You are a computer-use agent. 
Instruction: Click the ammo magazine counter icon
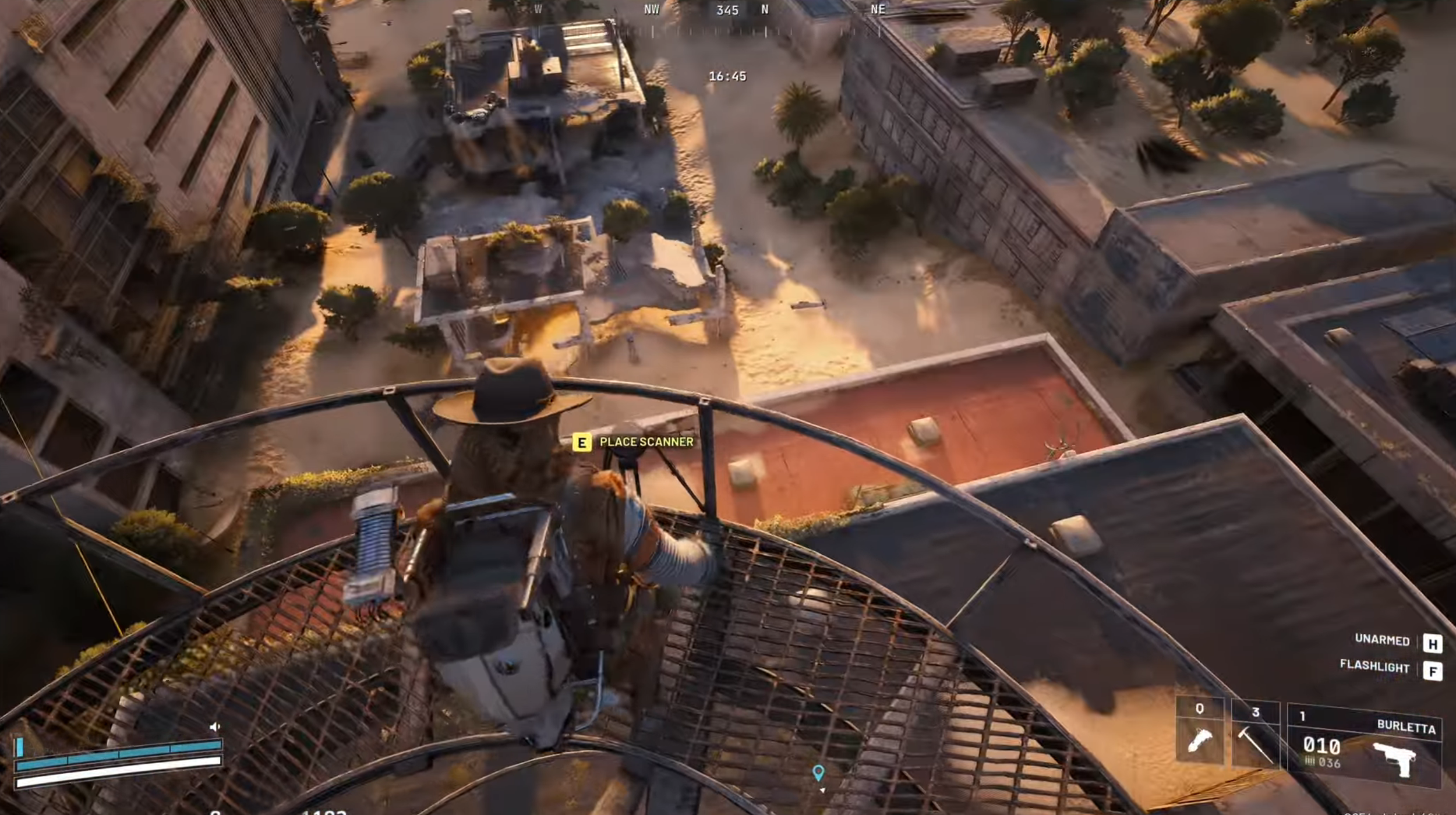(x=1310, y=763)
